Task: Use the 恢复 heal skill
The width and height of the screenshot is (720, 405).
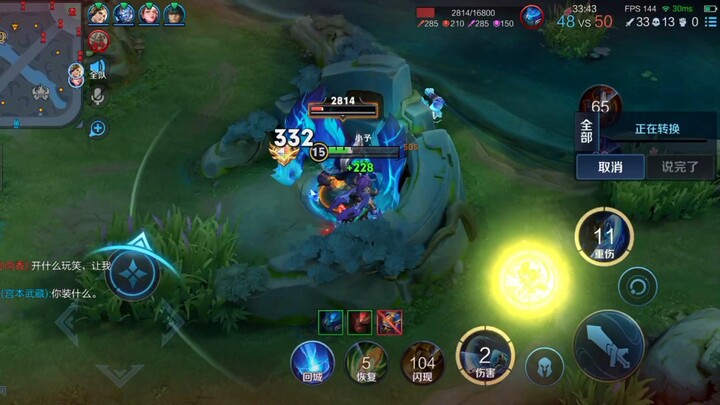Action: [x=367, y=362]
